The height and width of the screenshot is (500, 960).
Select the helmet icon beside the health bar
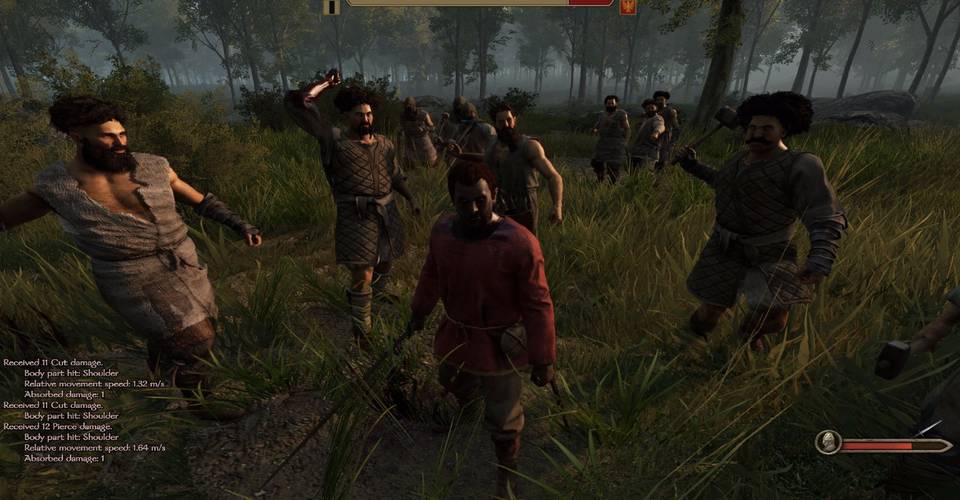(x=828, y=442)
